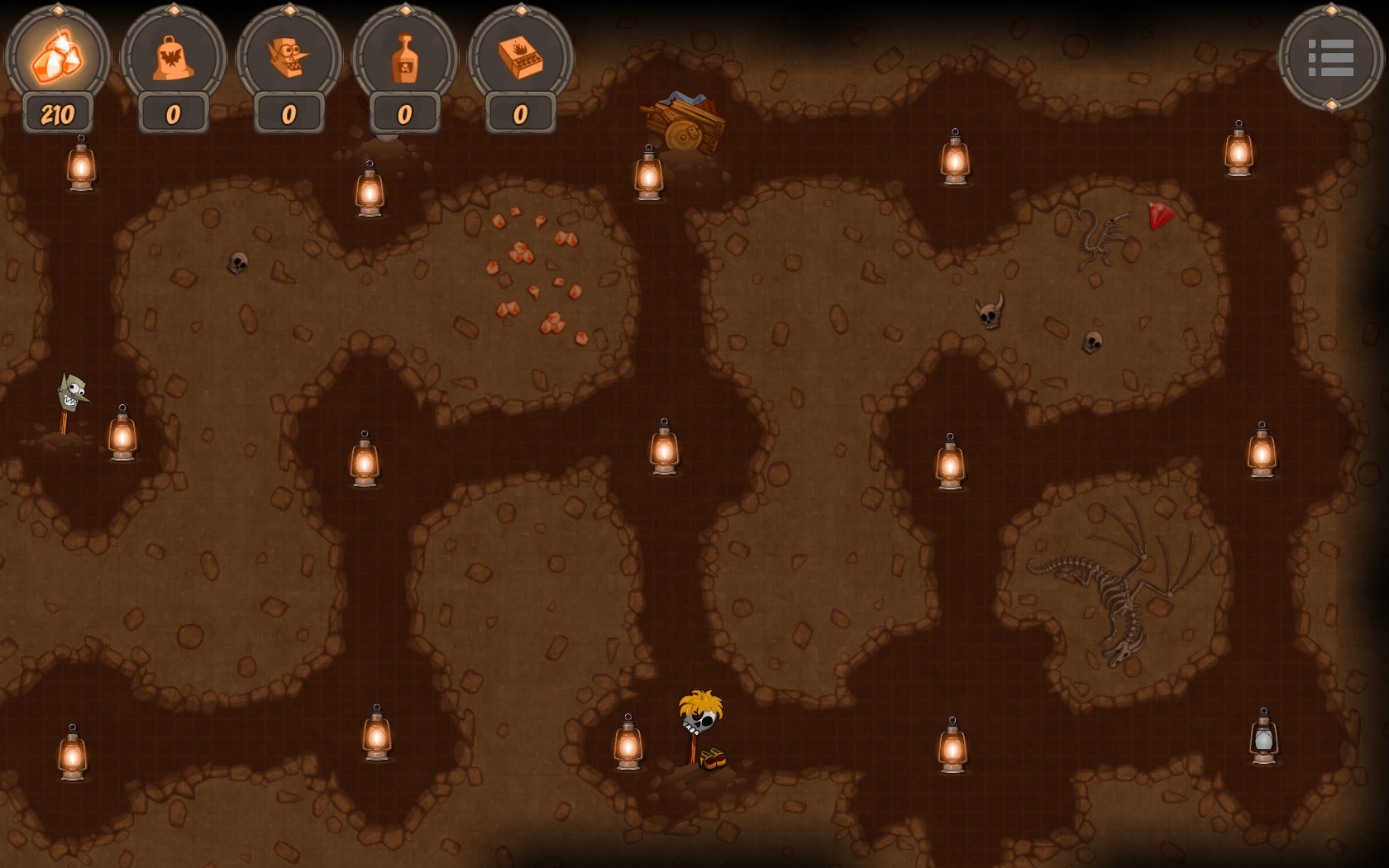Click the bell resource icon
Viewport: 1389px width, 868px height.
[x=172, y=56]
